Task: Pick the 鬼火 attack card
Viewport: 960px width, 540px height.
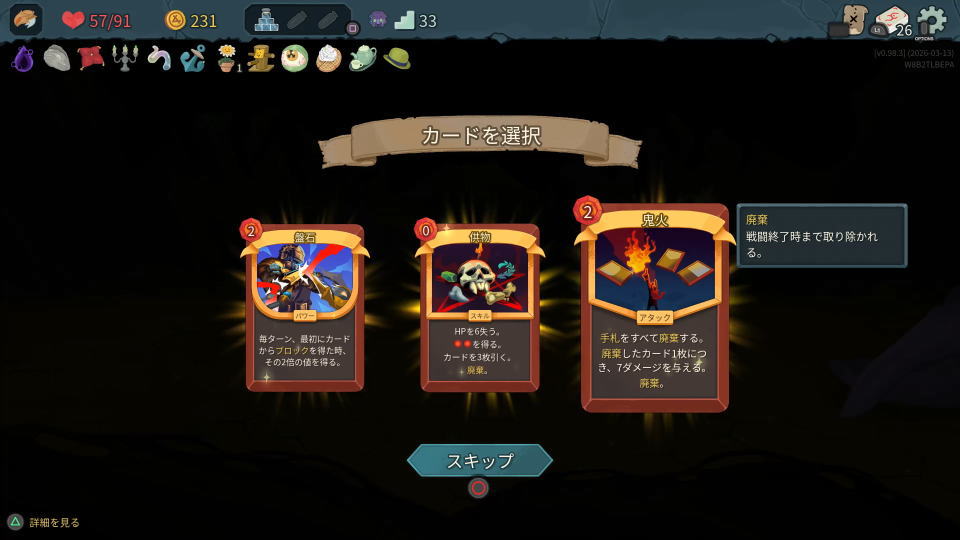Action: (x=654, y=308)
